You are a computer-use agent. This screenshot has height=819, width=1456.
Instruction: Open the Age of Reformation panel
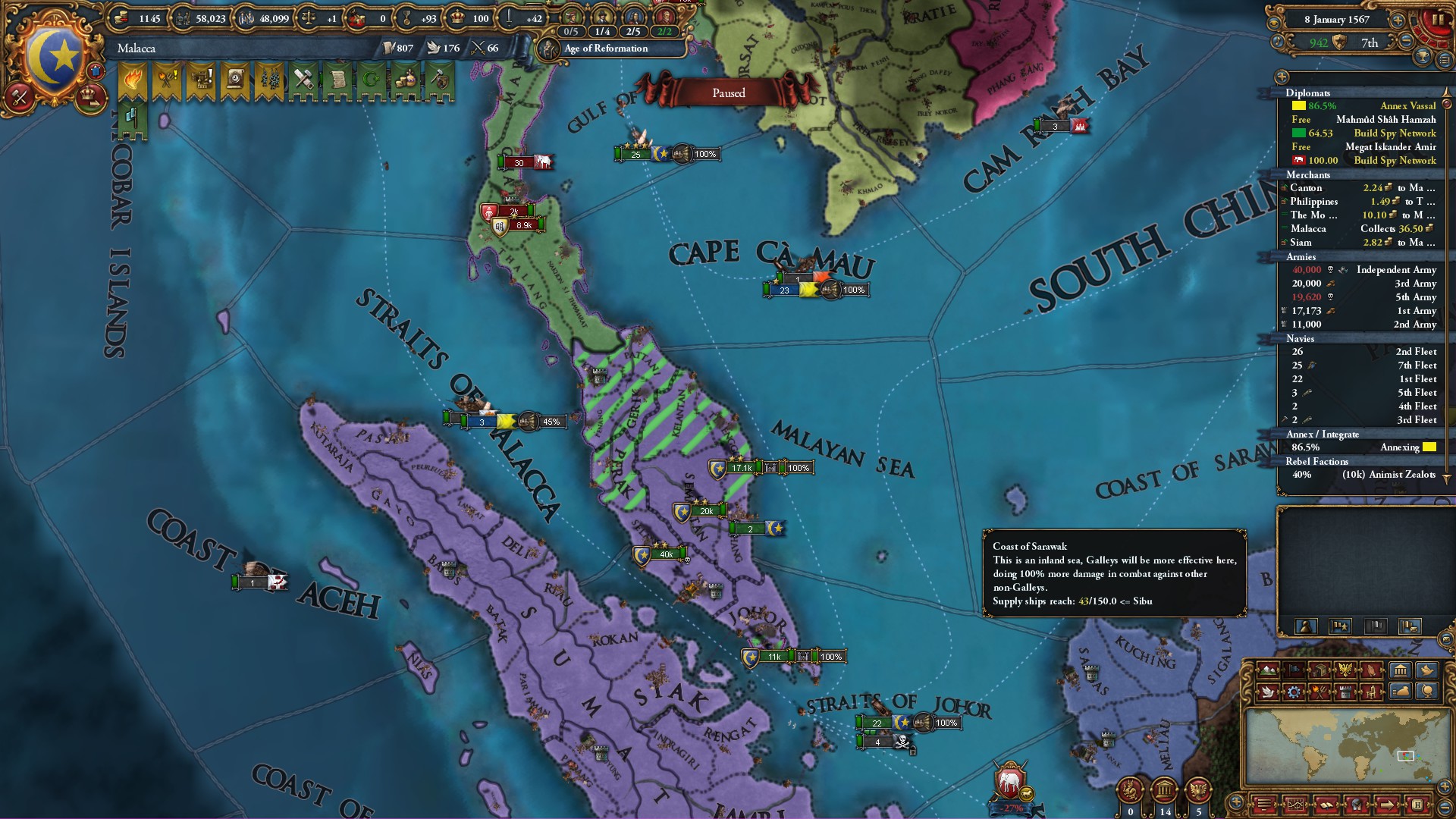(606, 49)
